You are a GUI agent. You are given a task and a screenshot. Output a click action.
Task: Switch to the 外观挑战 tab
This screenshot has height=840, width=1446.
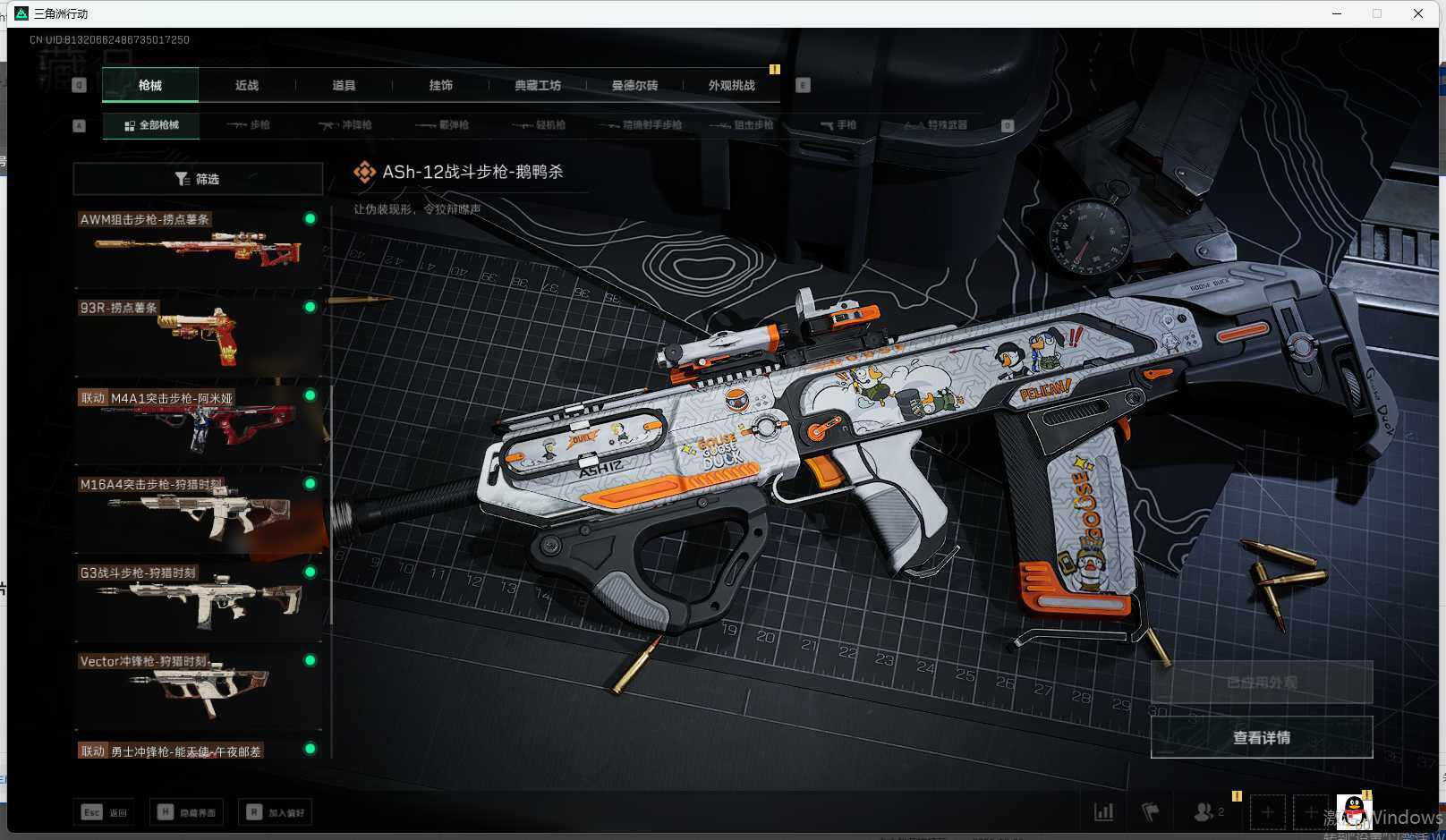pos(732,85)
